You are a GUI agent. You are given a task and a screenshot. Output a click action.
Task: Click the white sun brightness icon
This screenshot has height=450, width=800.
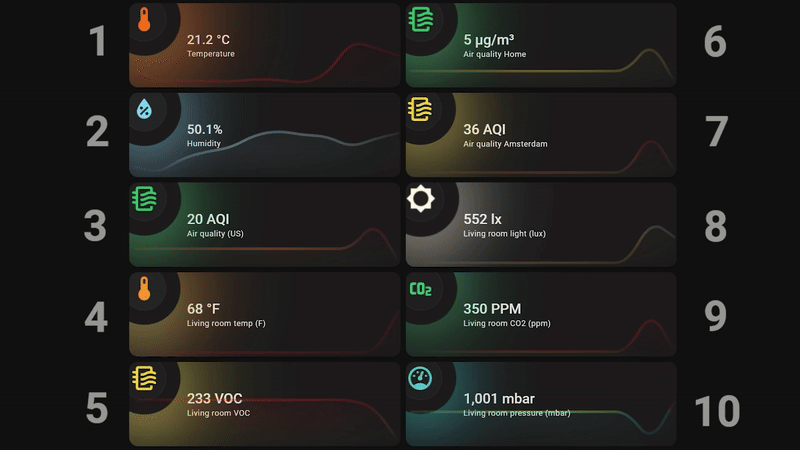point(421,199)
